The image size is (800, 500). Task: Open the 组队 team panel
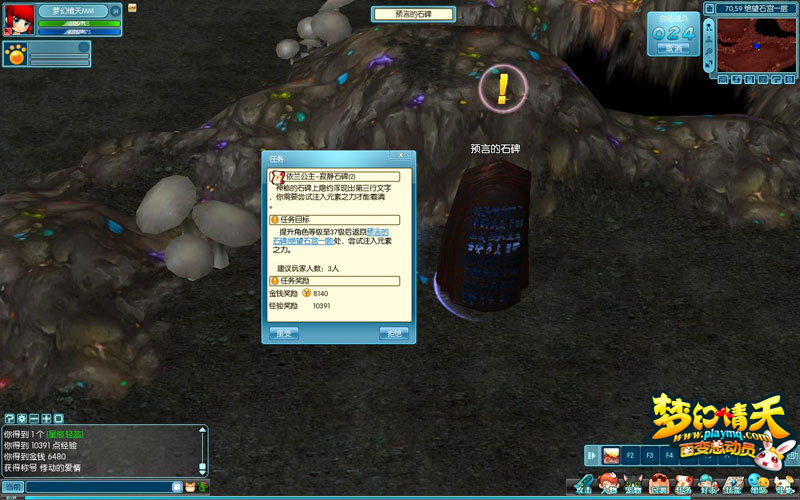[758, 485]
